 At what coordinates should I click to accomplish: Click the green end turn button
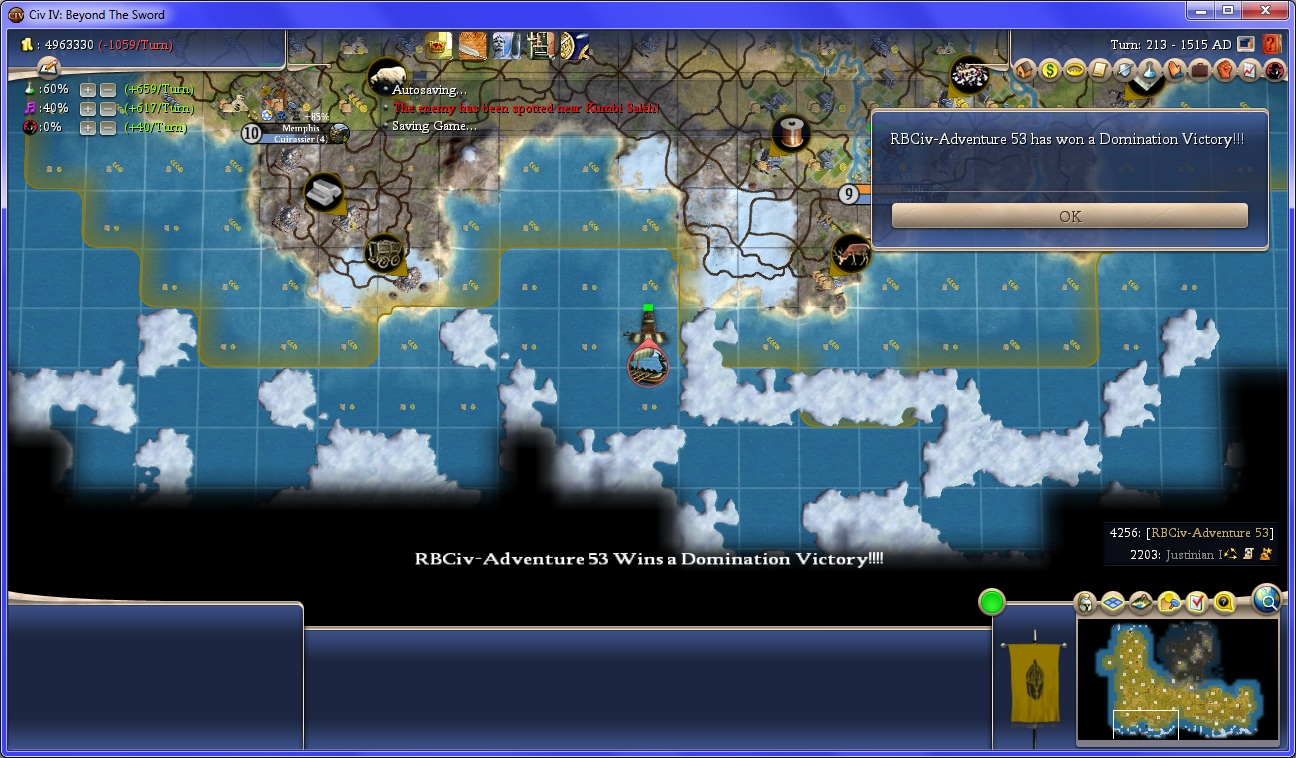(x=991, y=602)
